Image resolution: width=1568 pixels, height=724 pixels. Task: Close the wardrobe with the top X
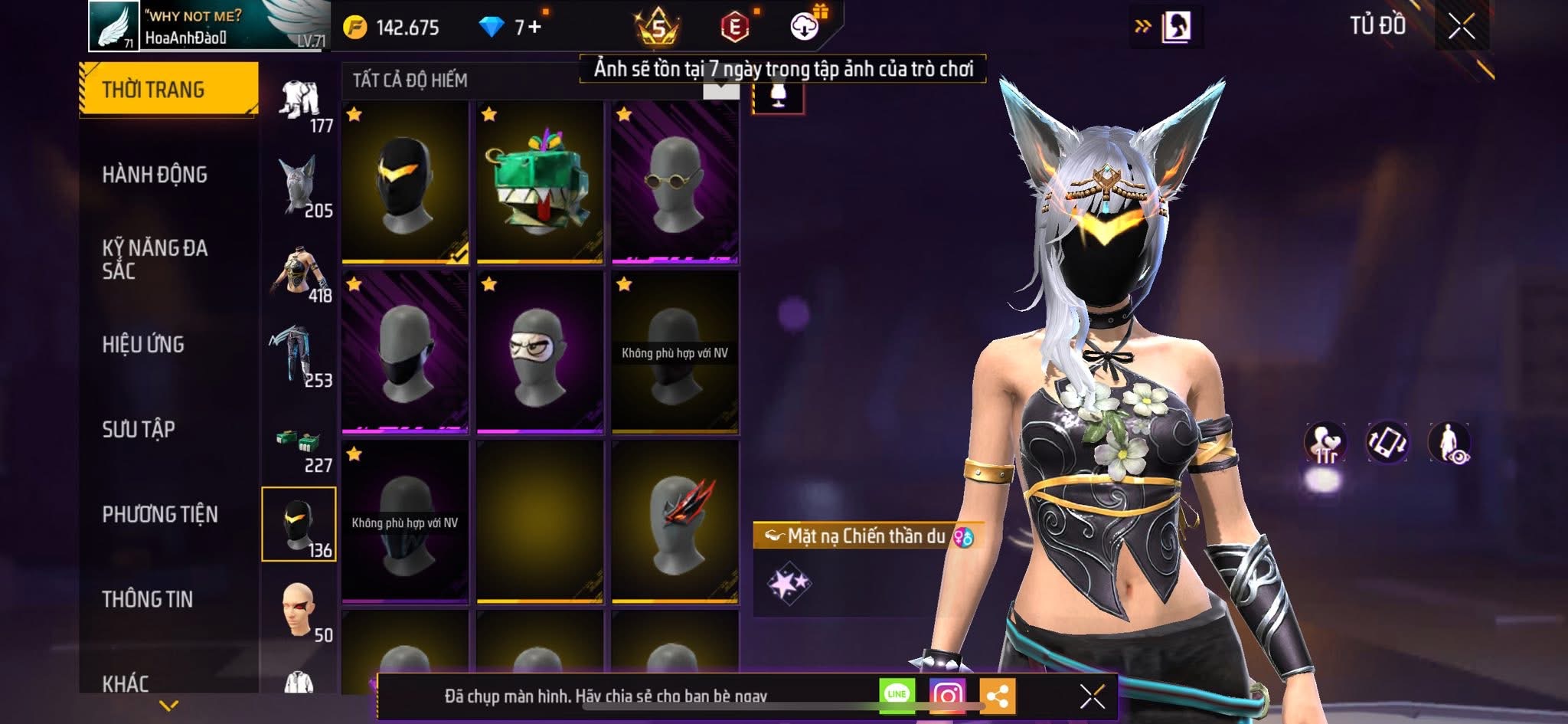coord(1461,27)
